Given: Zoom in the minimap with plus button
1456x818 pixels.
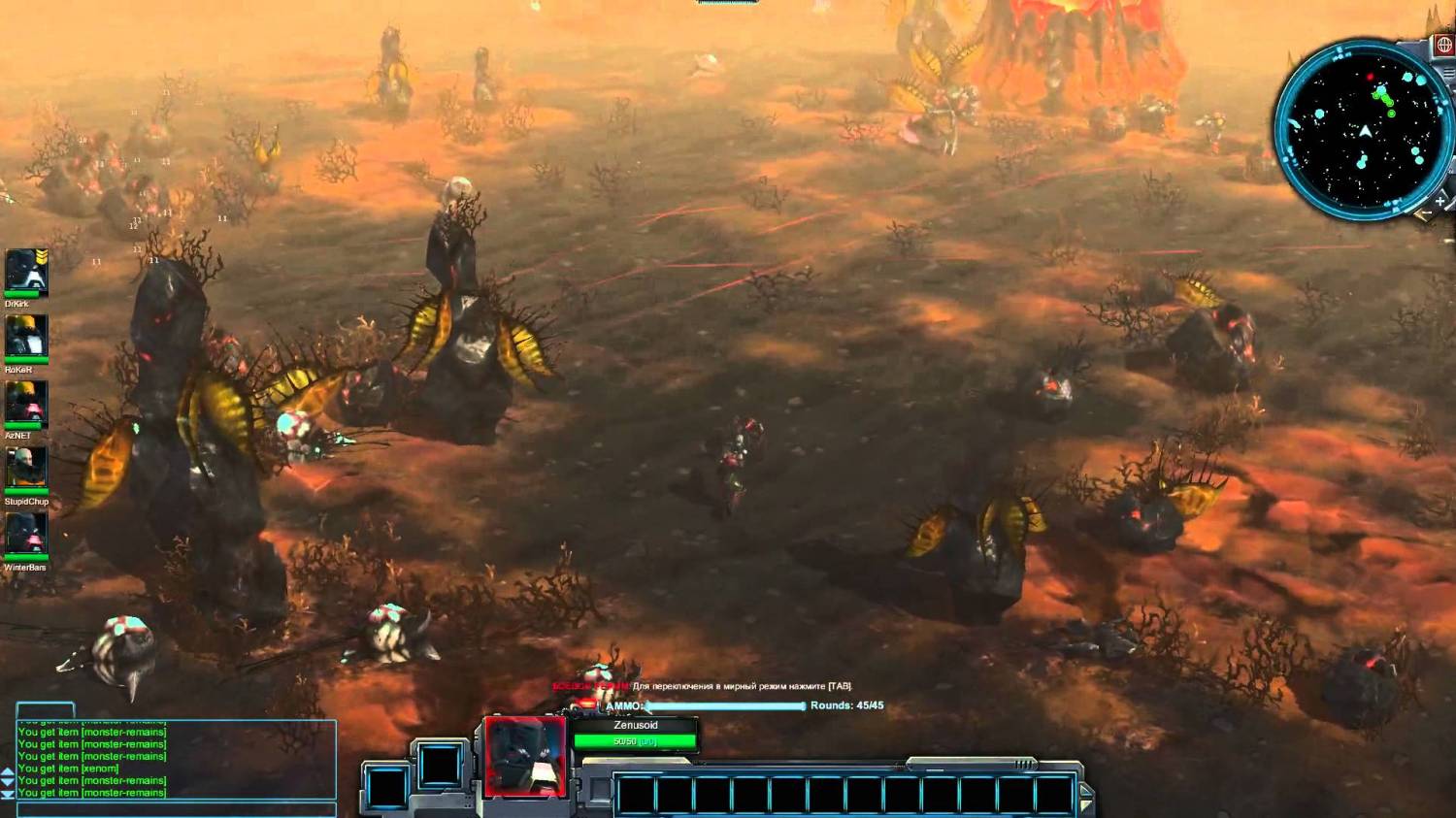Looking at the screenshot, I should point(1440,201).
